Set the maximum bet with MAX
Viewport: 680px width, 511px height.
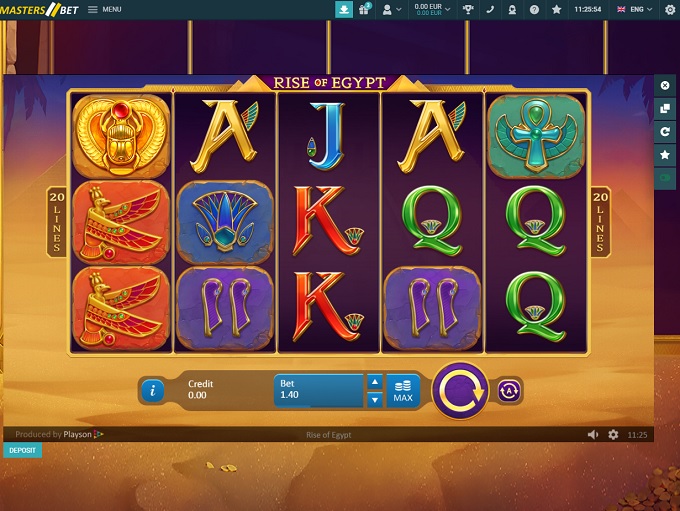coord(402,390)
